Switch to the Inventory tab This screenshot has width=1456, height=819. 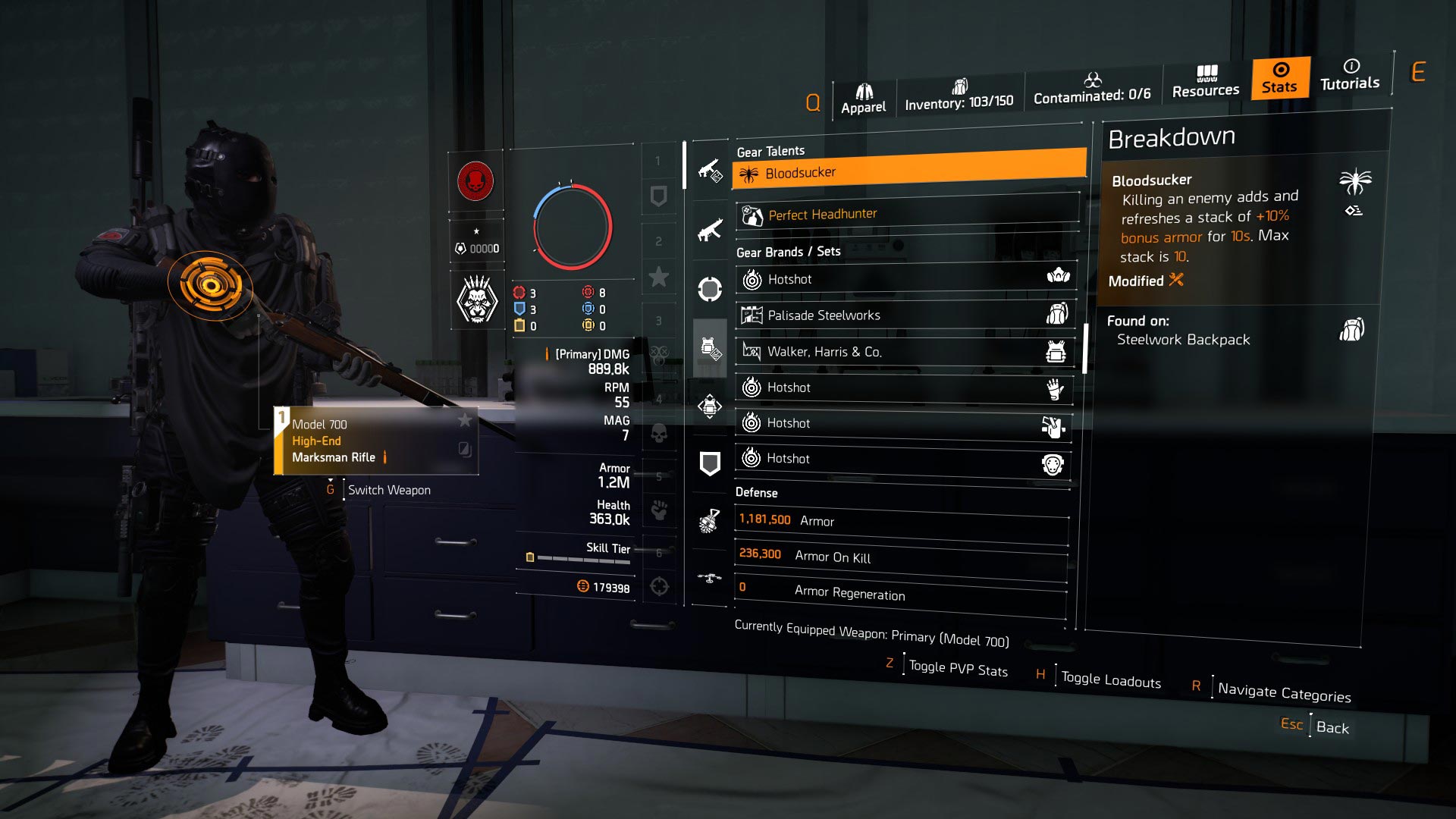point(959,96)
